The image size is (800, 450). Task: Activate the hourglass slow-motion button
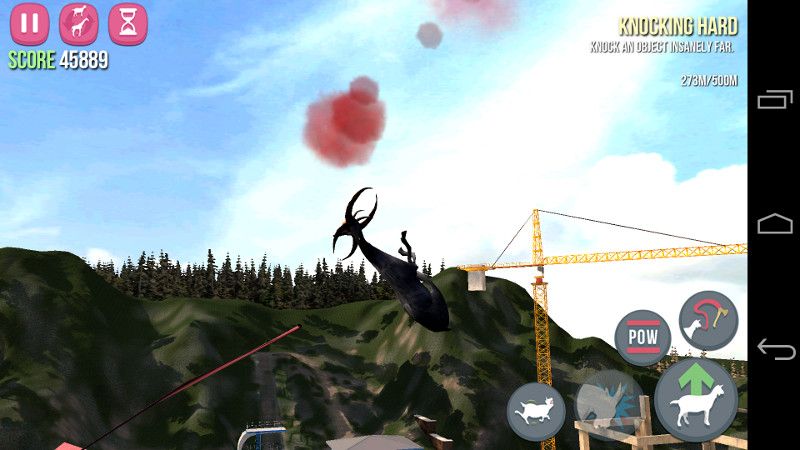click(128, 24)
